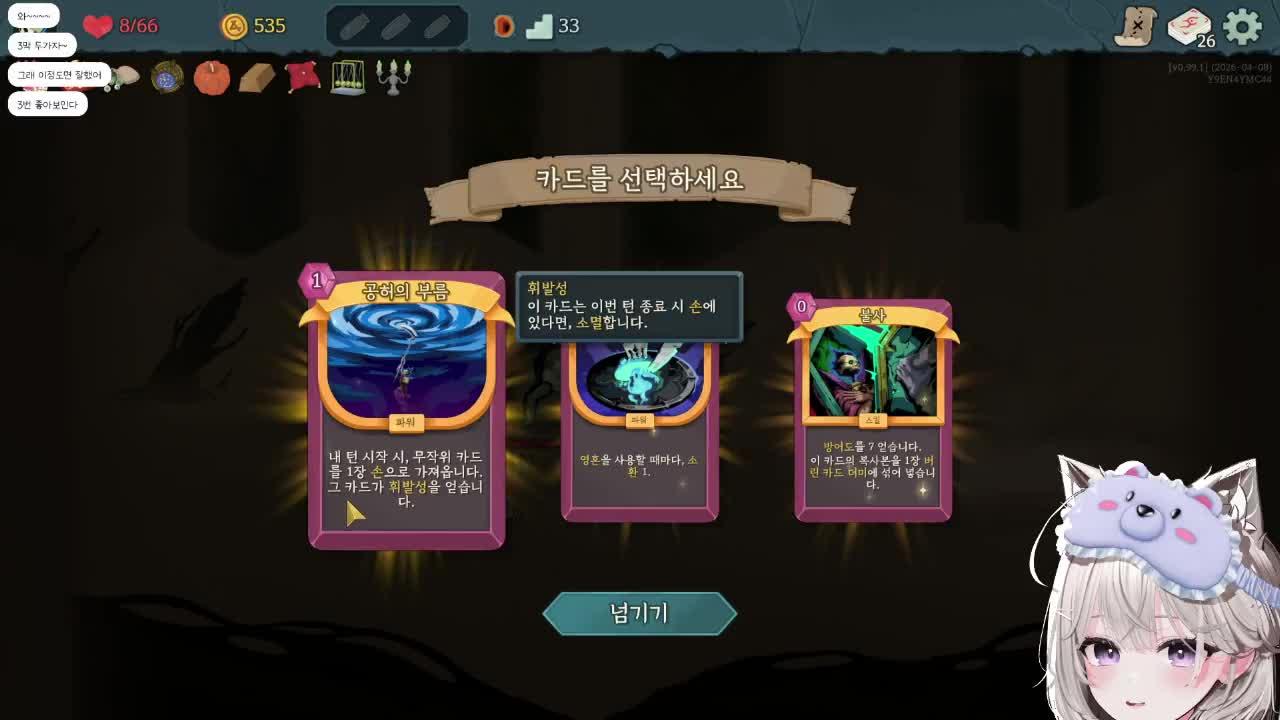The image size is (1280, 720).
Task: Select the 불사 card on the right
Action: [874, 410]
